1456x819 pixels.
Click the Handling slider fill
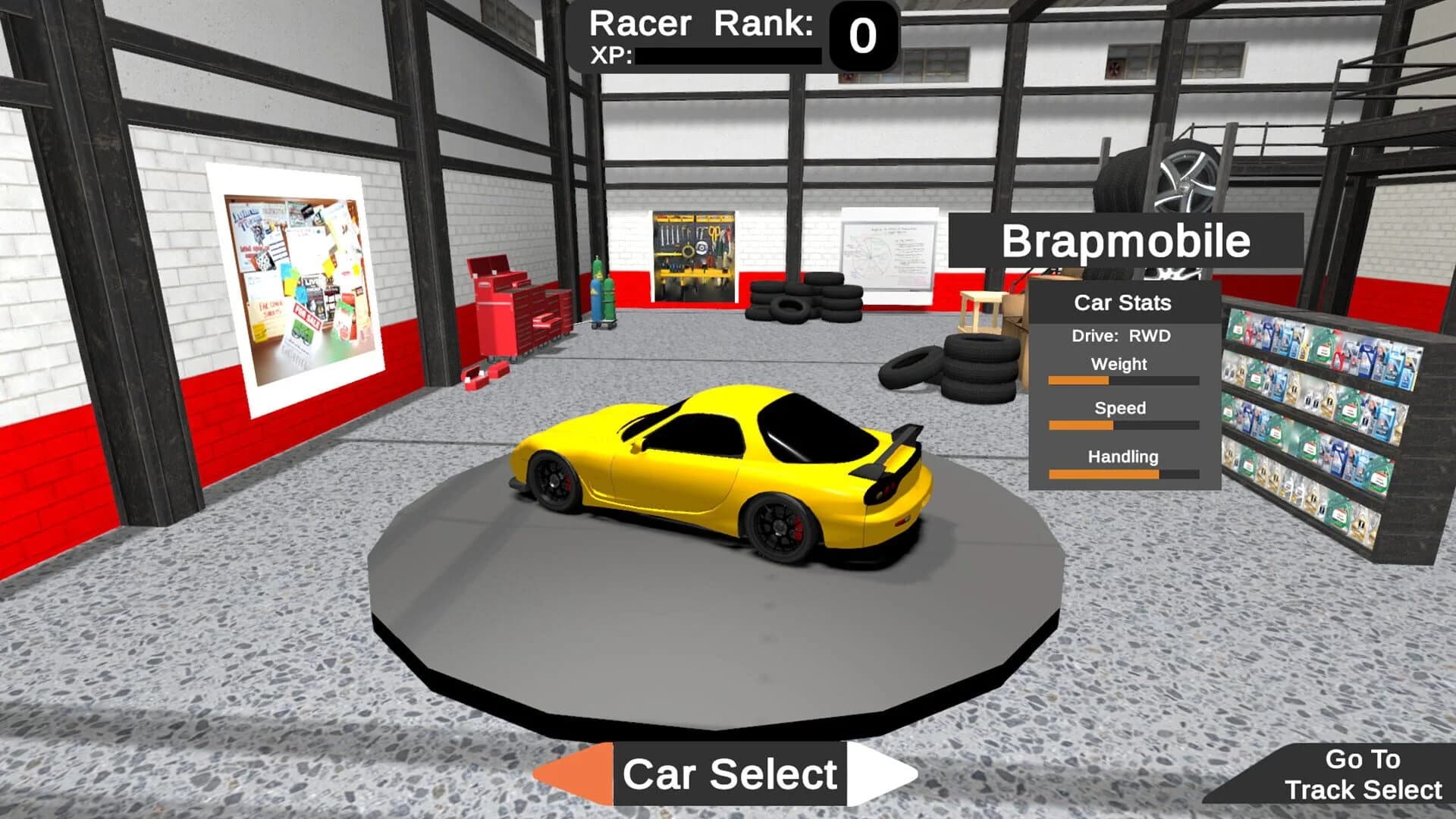coord(1103,473)
